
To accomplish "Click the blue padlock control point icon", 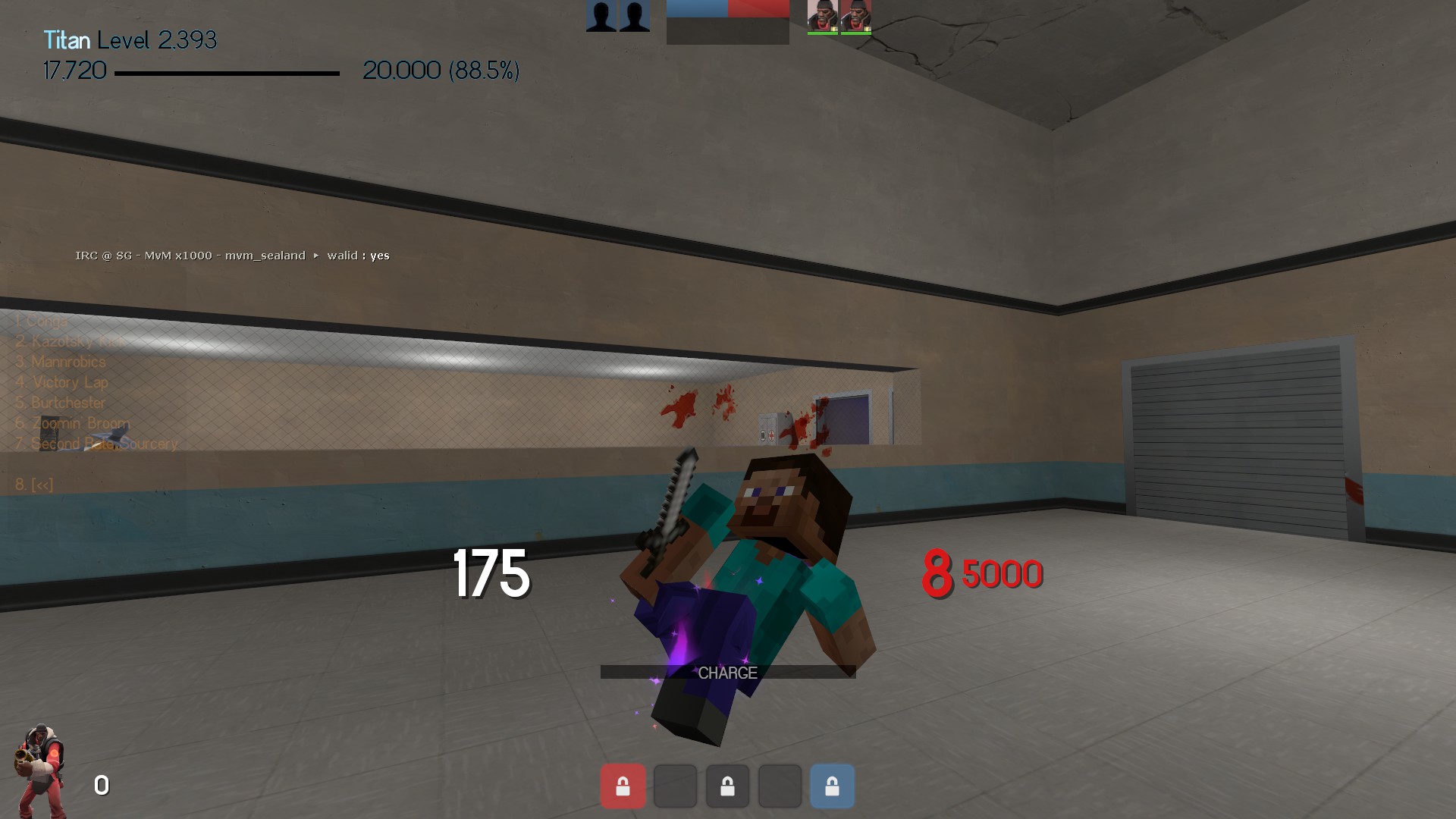I will (832, 786).
